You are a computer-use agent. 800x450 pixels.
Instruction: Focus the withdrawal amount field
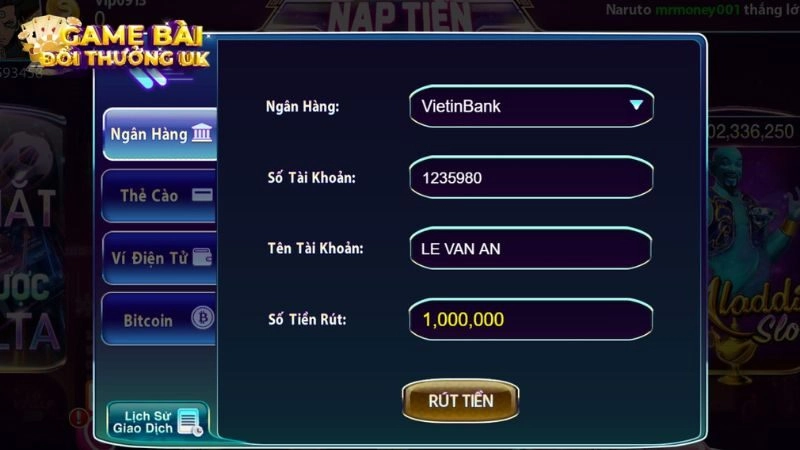[531, 320]
